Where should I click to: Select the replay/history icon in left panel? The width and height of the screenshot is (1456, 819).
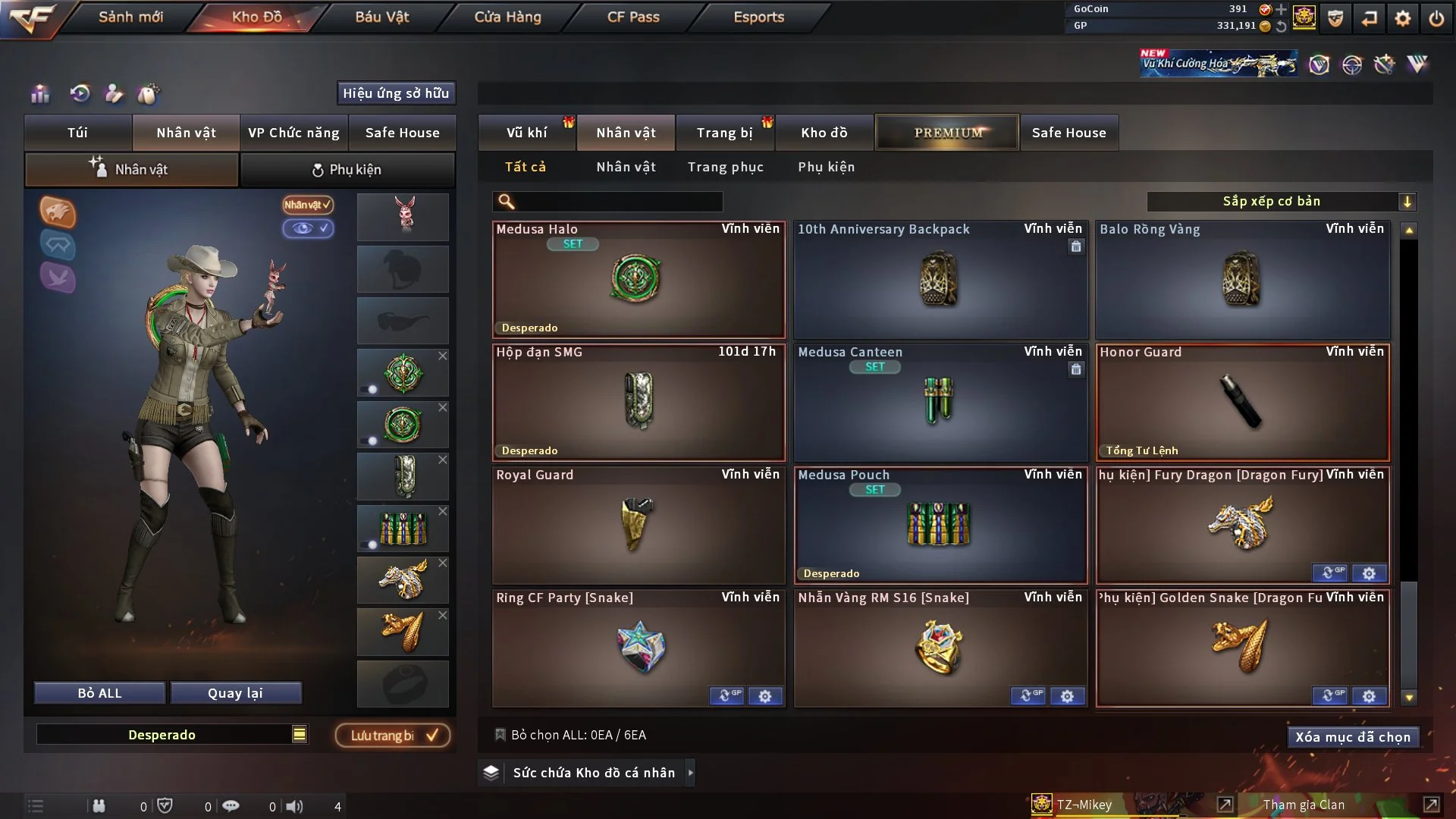point(79,94)
